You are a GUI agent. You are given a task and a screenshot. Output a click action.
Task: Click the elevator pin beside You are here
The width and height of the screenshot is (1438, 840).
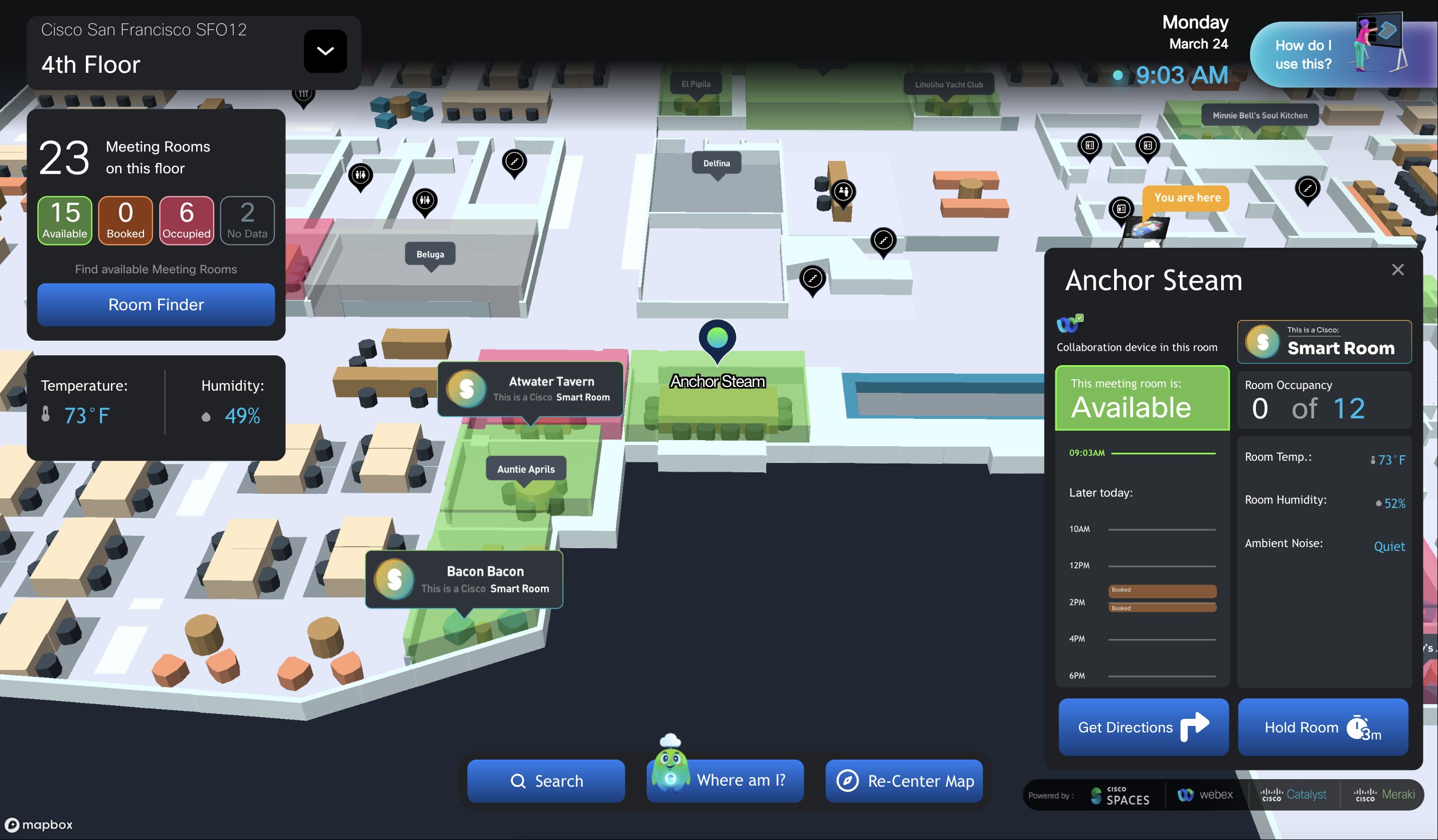[x=1121, y=208]
